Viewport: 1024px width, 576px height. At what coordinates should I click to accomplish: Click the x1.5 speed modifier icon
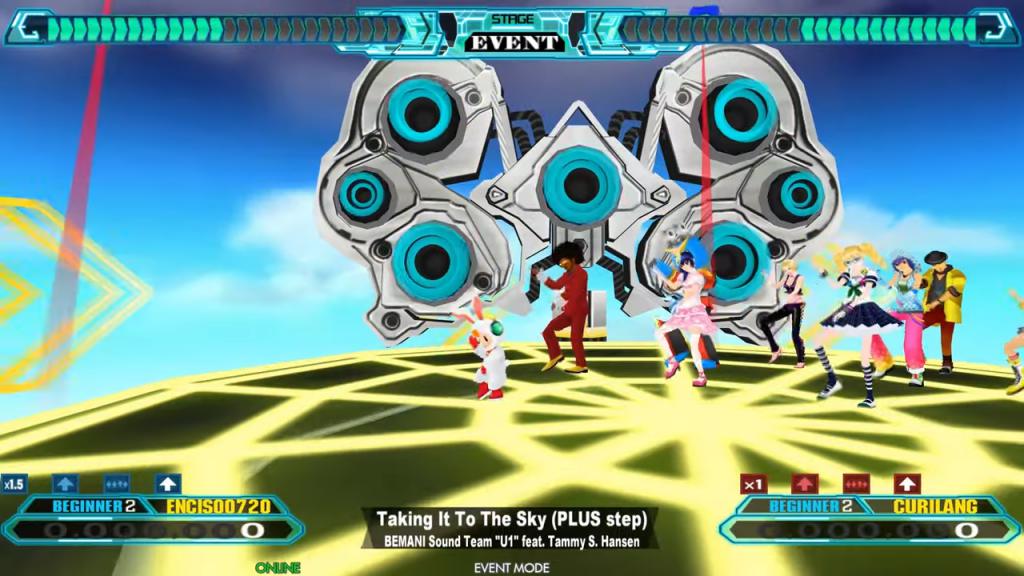pyautogui.click(x=14, y=484)
